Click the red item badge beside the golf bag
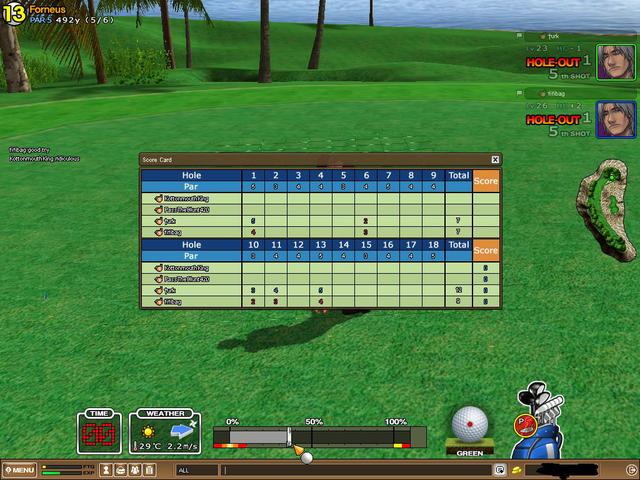640x480 pixels. pyautogui.click(x=523, y=424)
